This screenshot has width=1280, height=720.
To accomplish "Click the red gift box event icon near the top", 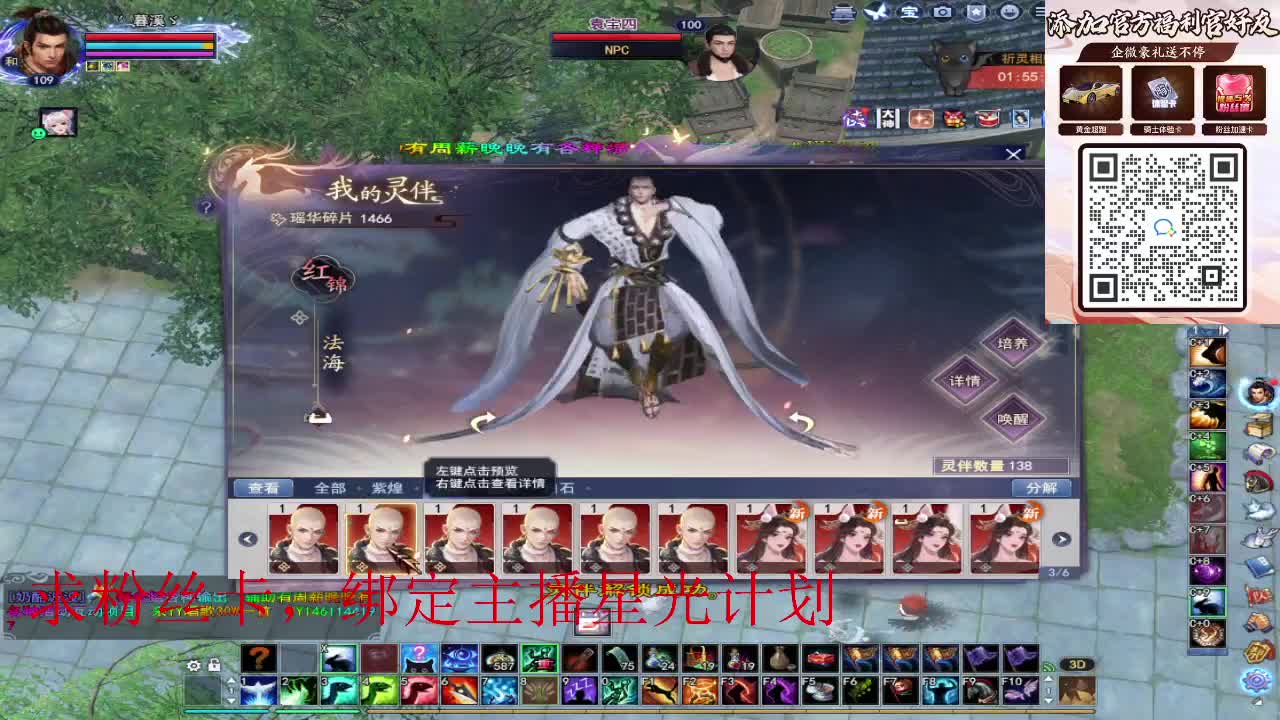I will (x=955, y=118).
